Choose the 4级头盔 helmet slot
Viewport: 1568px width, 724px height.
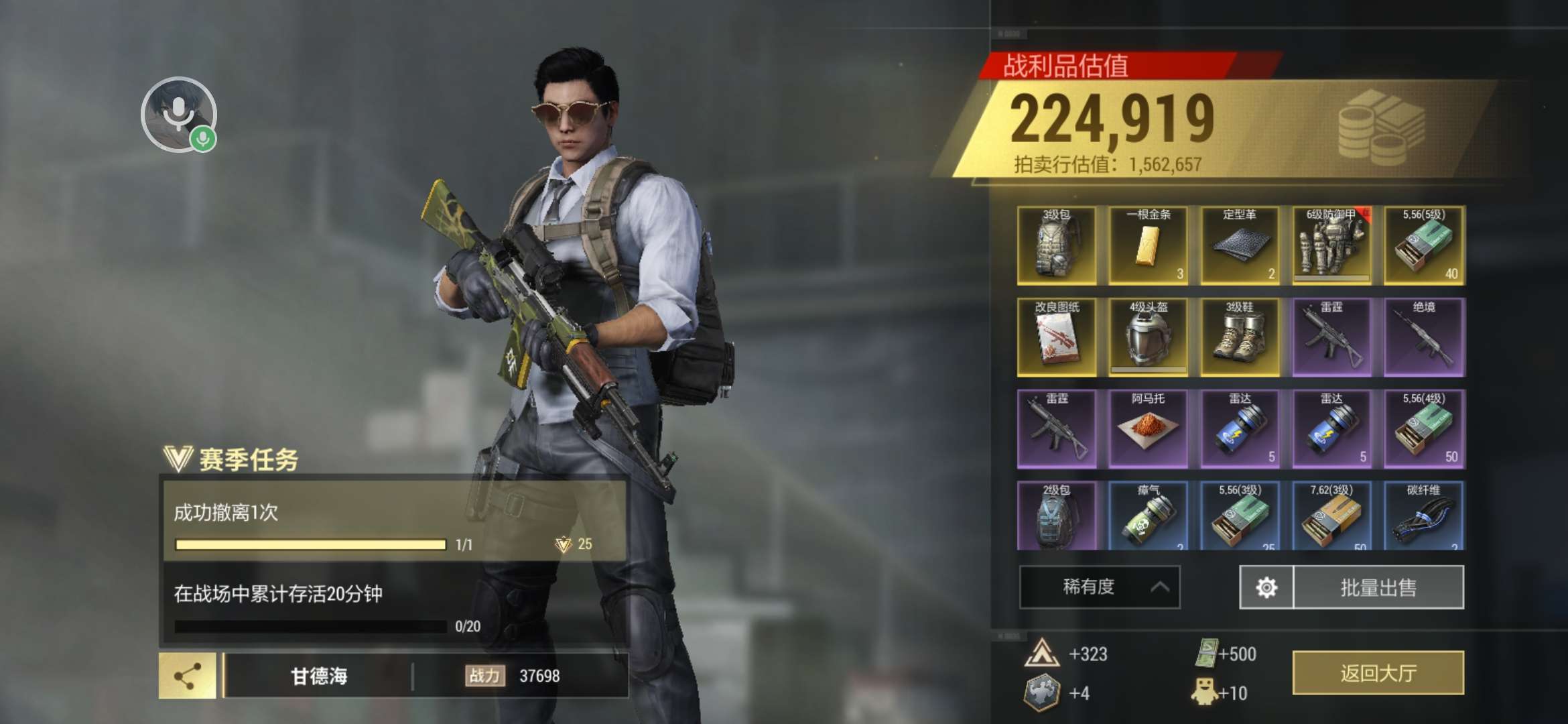(x=1148, y=337)
